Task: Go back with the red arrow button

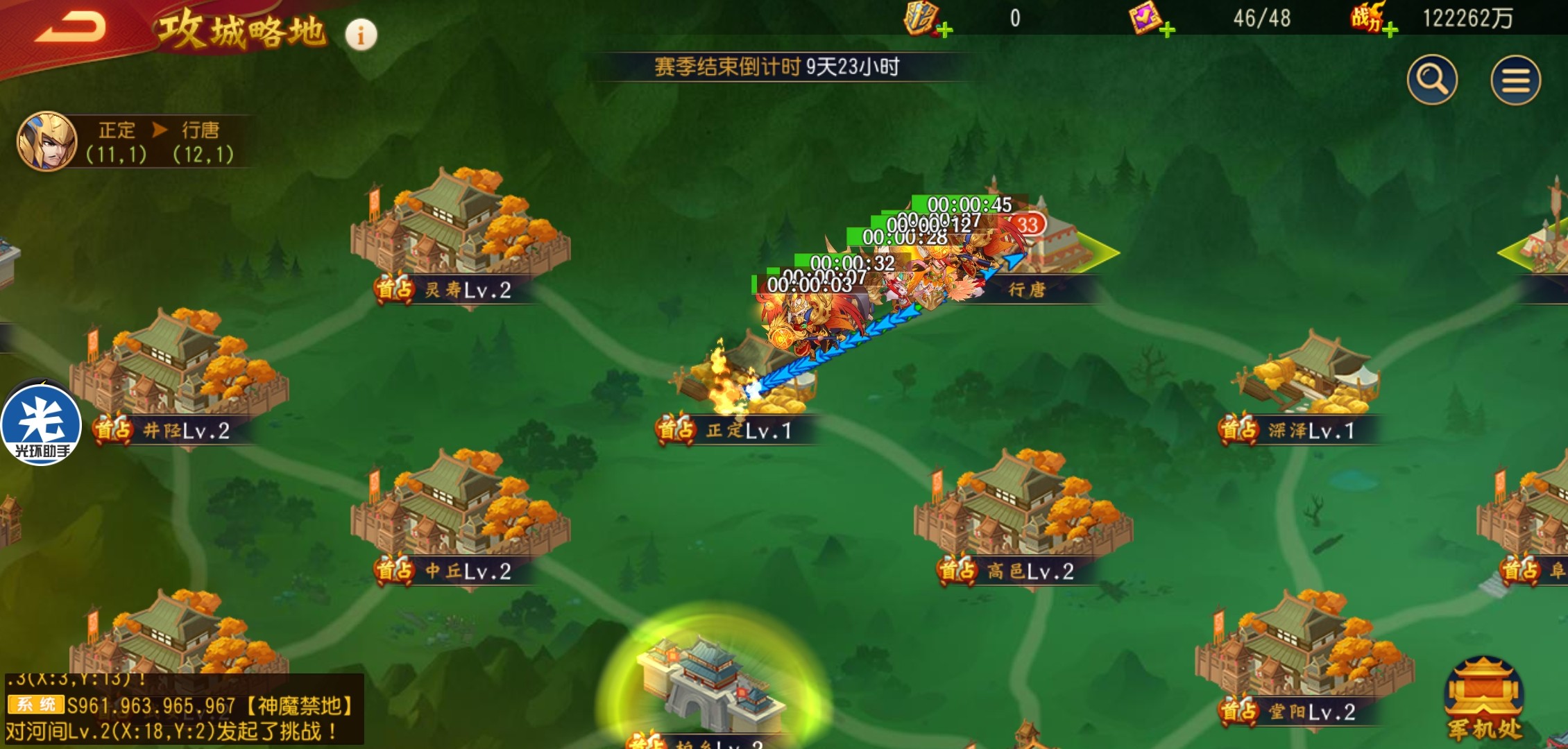Action: click(x=70, y=28)
